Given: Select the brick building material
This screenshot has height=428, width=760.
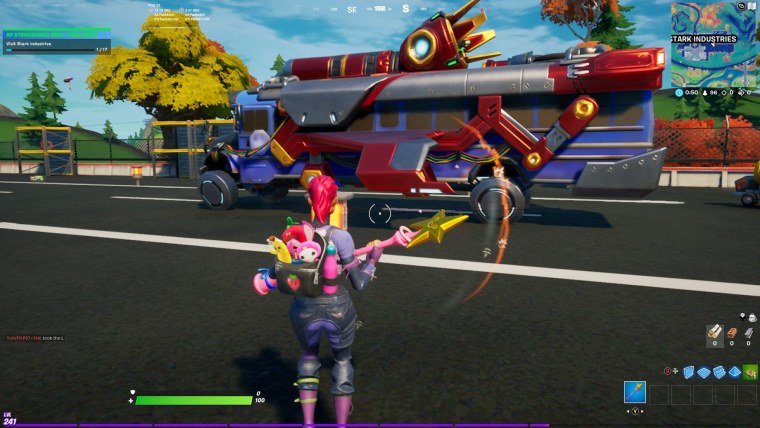Looking at the screenshot, I should click(x=731, y=332).
